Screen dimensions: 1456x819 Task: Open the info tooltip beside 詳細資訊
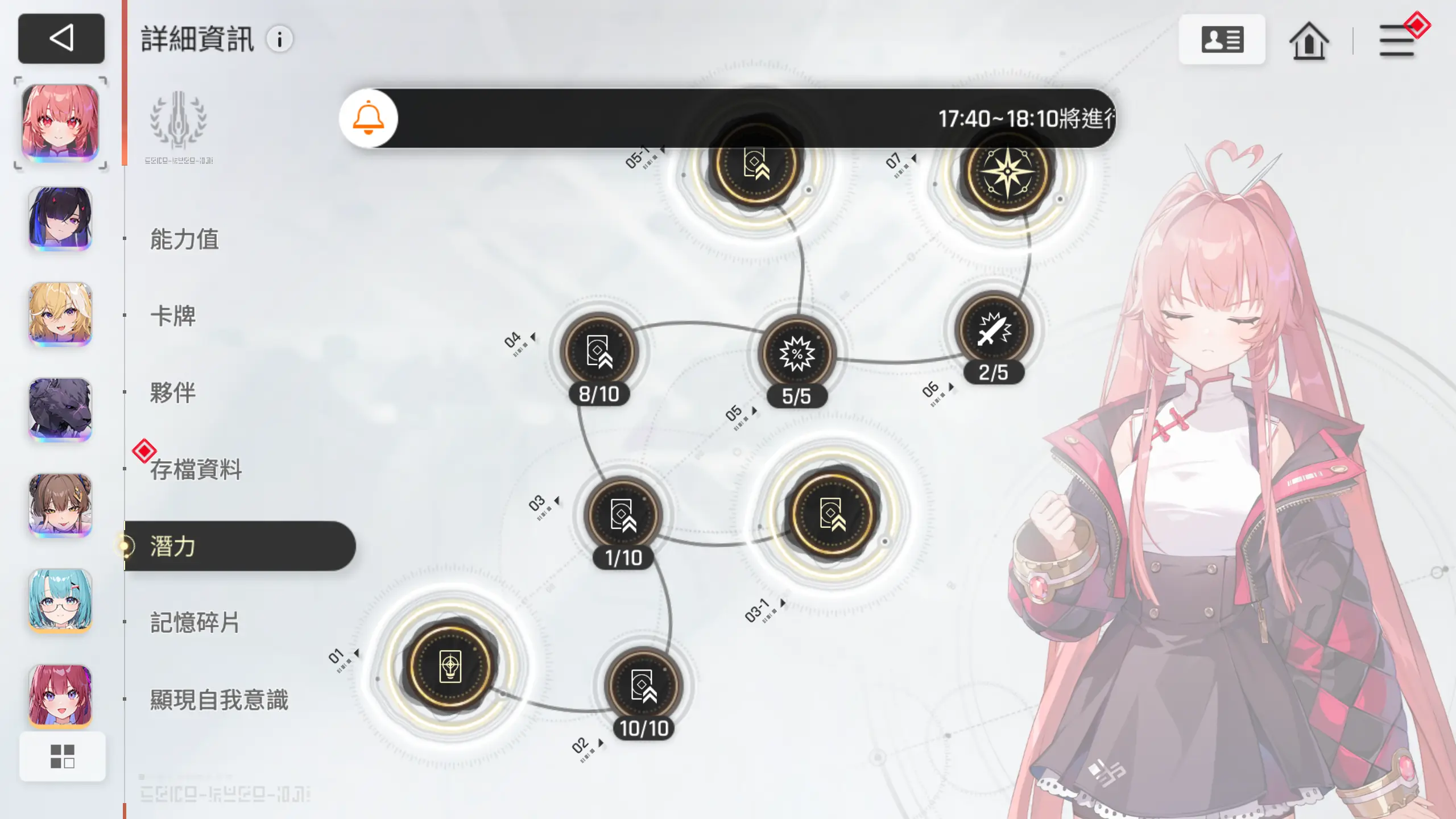click(279, 40)
